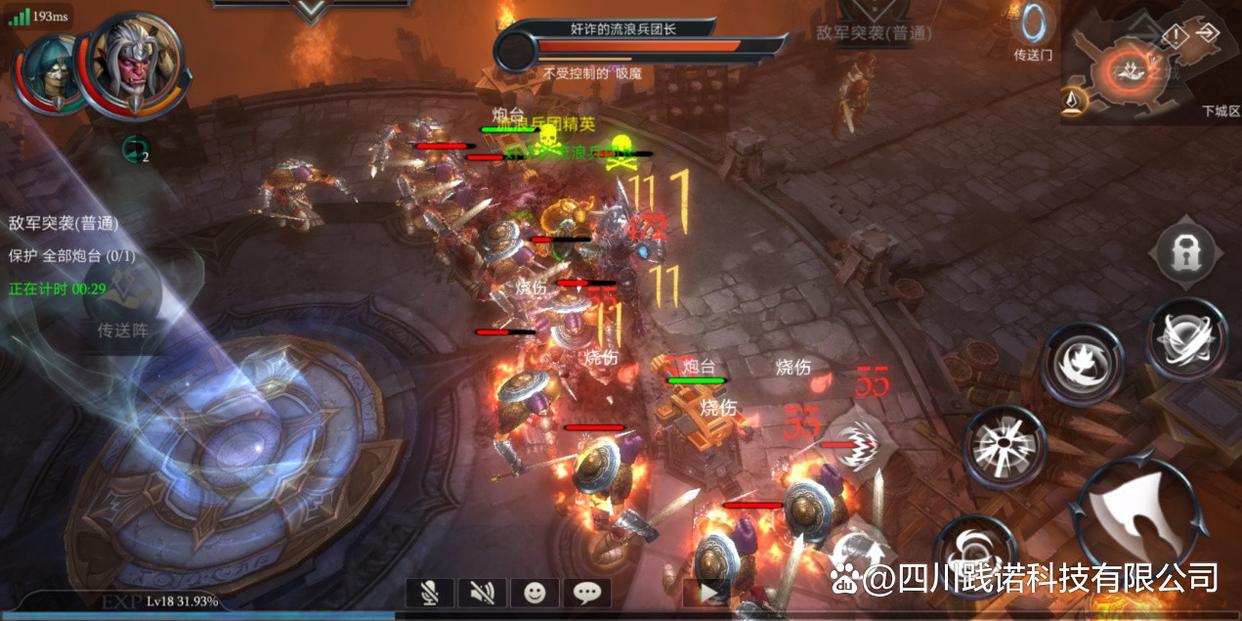Open the minimap of 下城区

click(1130, 70)
